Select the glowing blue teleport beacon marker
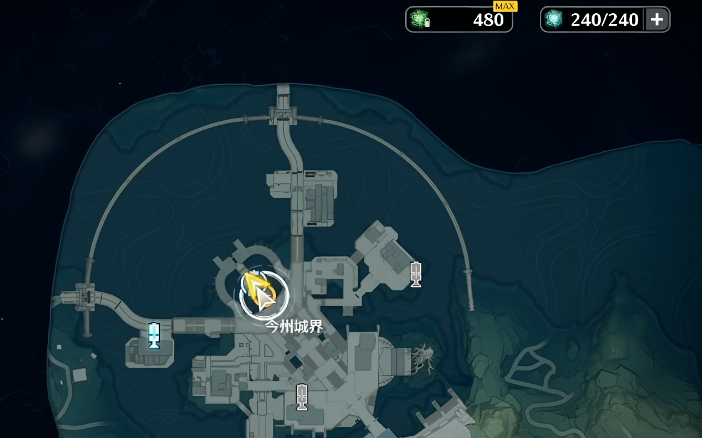702x438 pixels. 154,335
